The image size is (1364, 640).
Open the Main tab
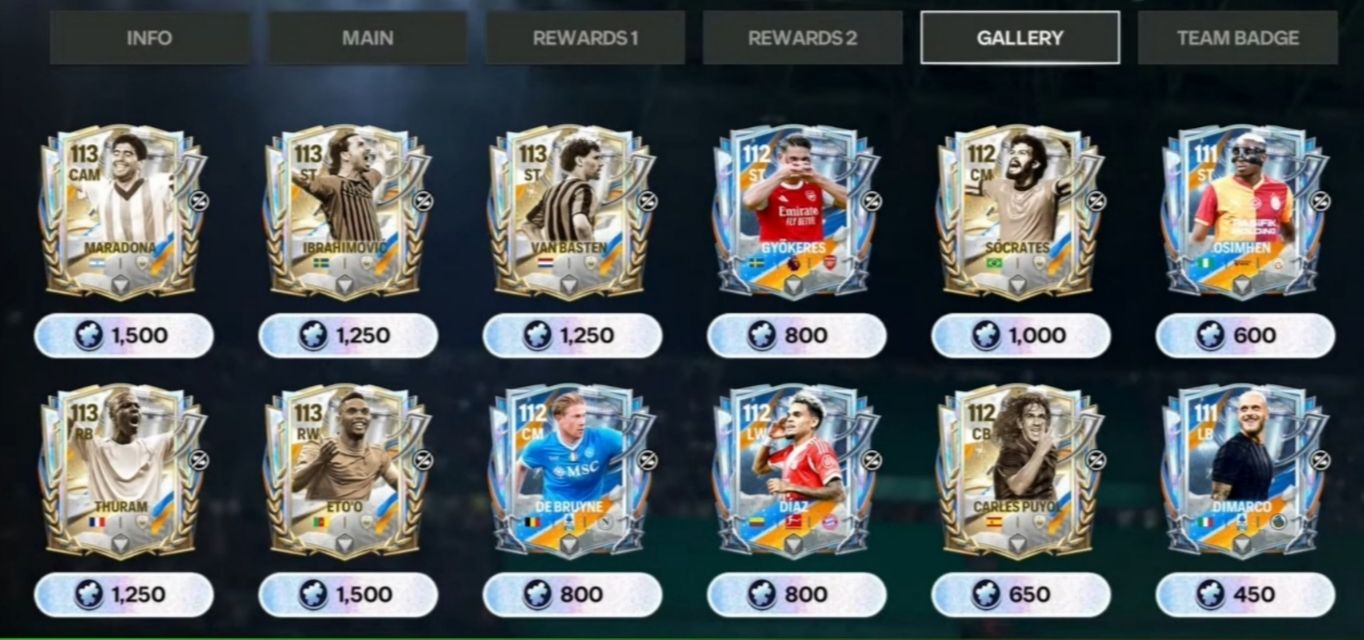click(367, 38)
